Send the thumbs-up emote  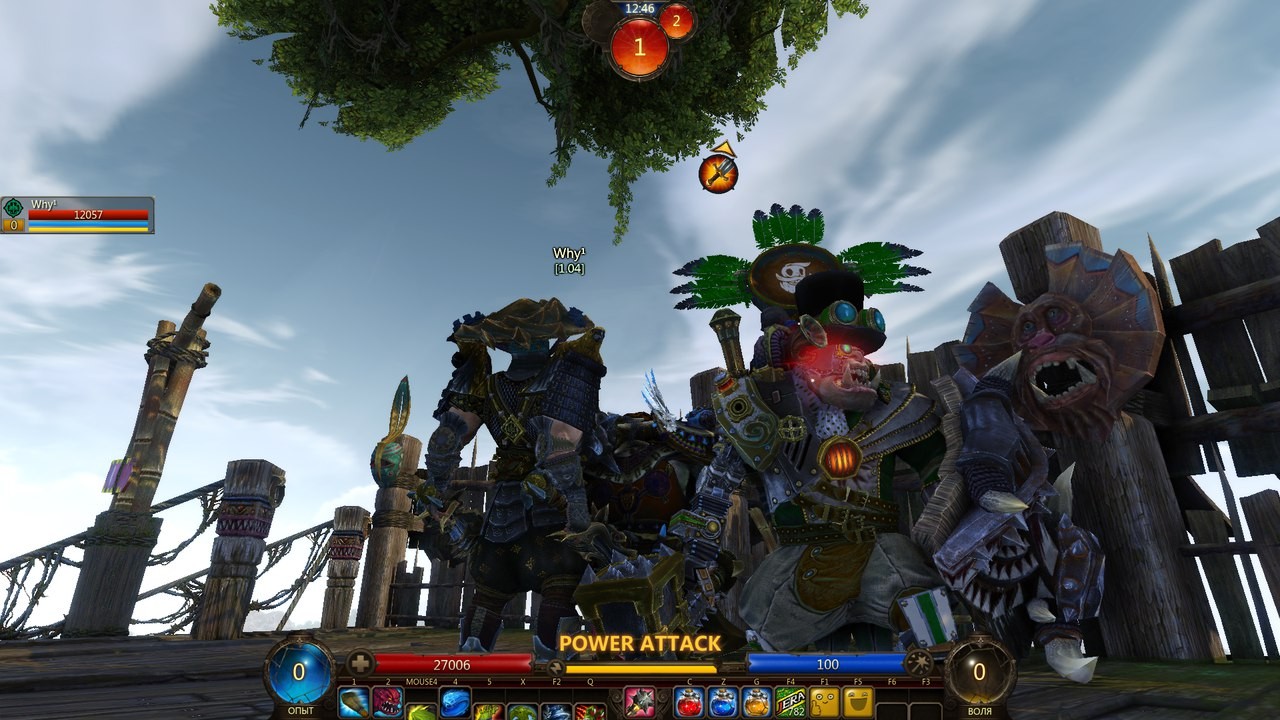point(825,703)
